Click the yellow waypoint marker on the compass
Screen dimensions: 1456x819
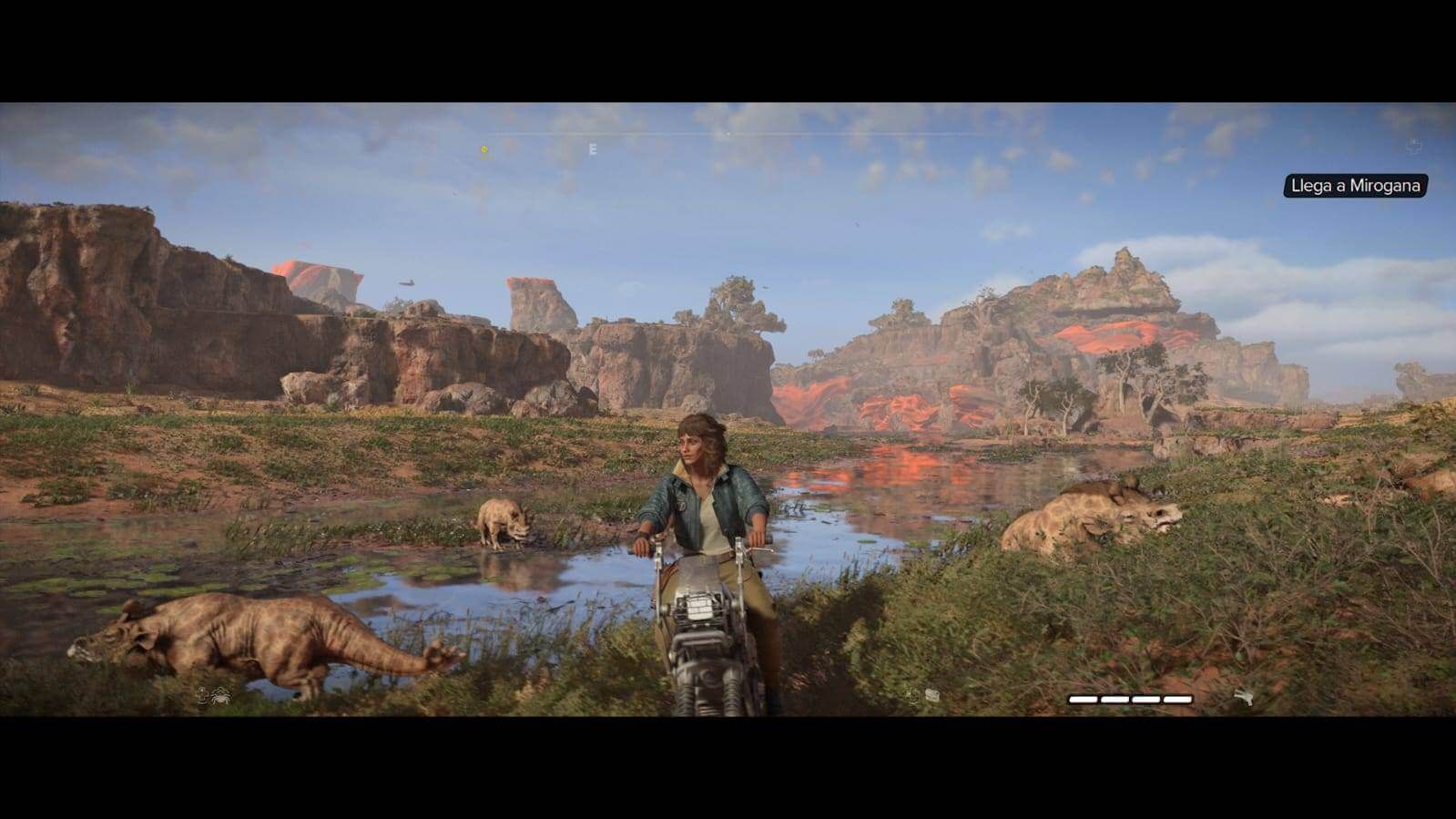pyautogui.click(x=484, y=148)
